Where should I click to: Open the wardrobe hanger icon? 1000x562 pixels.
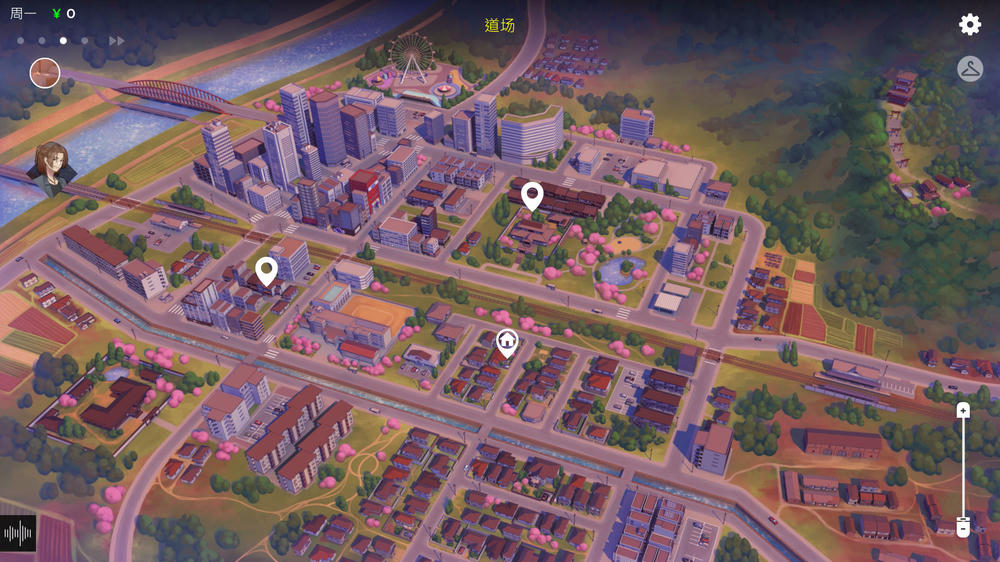970,69
